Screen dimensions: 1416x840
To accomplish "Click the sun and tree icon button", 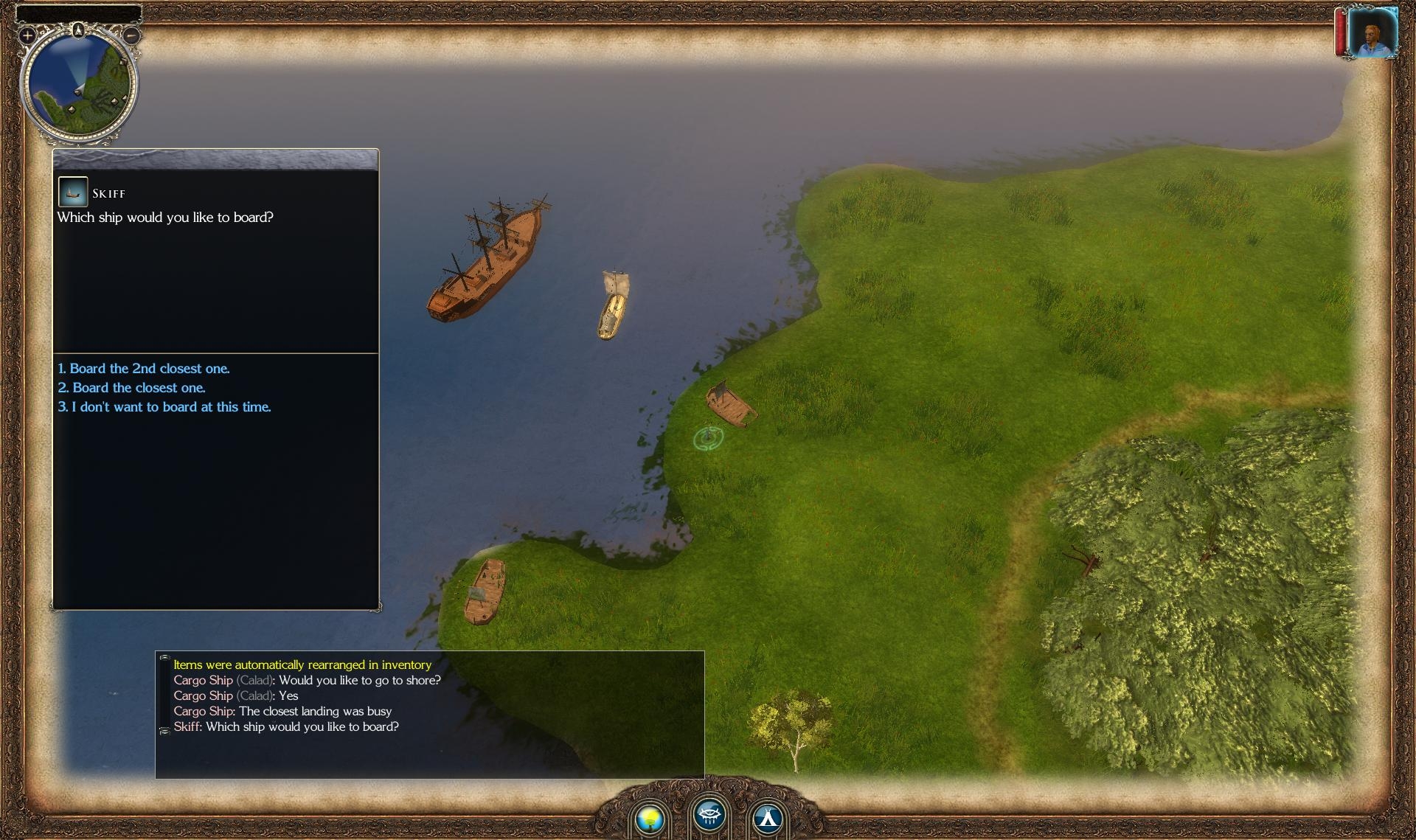I will click(650, 818).
